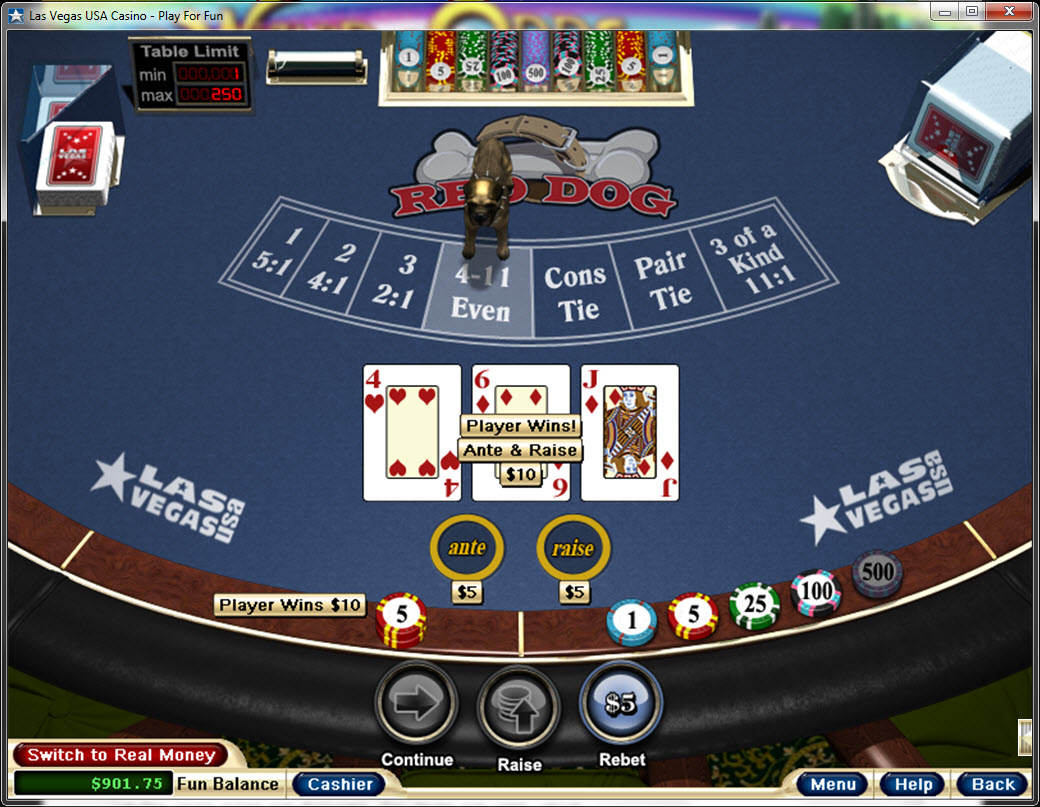Open the Menu
The height and width of the screenshot is (807, 1040).
(832, 784)
